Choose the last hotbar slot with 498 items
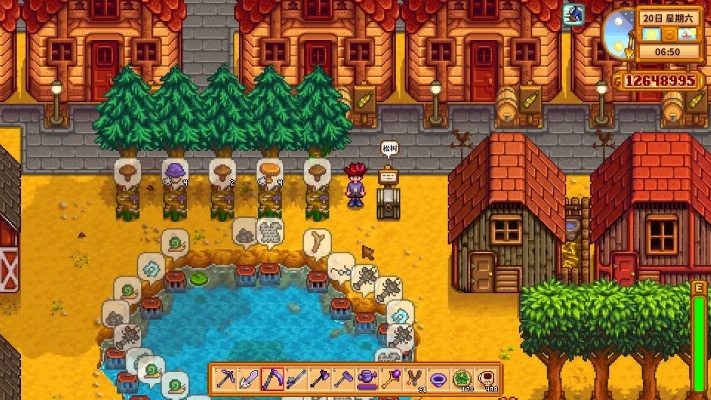 click(486, 379)
